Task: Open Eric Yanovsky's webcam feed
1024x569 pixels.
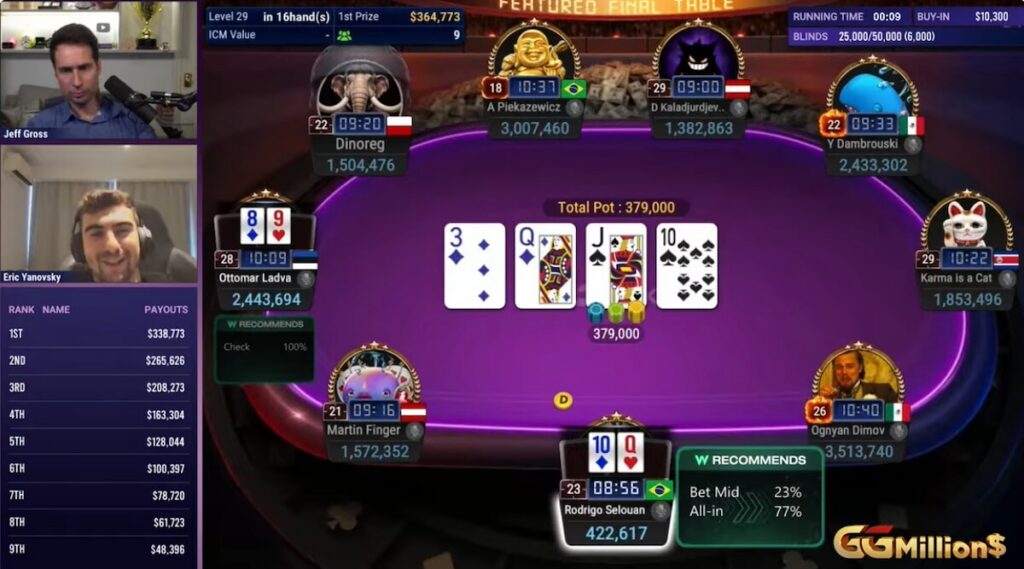Action: pos(98,214)
